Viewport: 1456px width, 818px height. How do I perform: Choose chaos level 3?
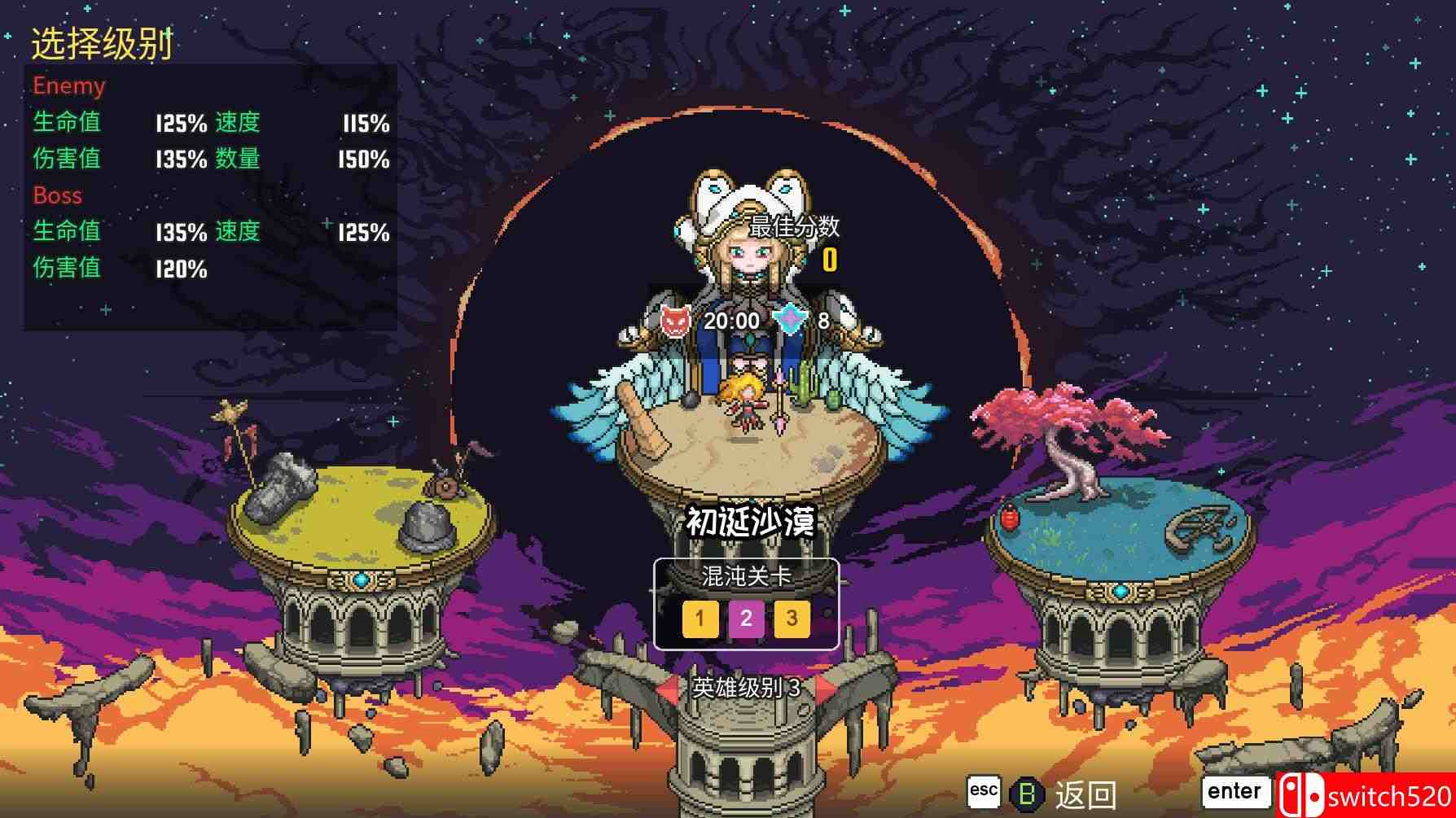click(791, 619)
